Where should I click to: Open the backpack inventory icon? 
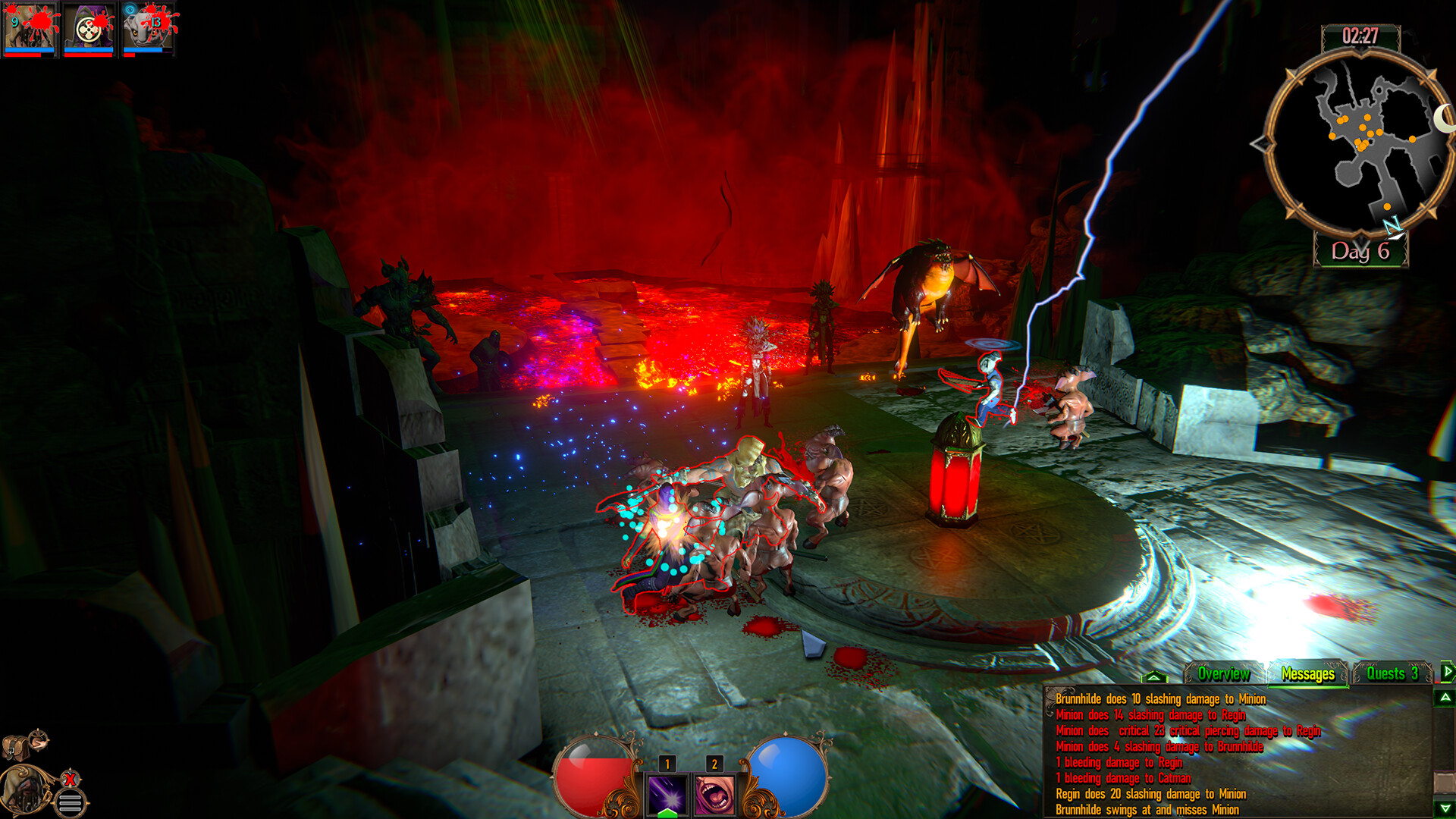[x=15, y=747]
